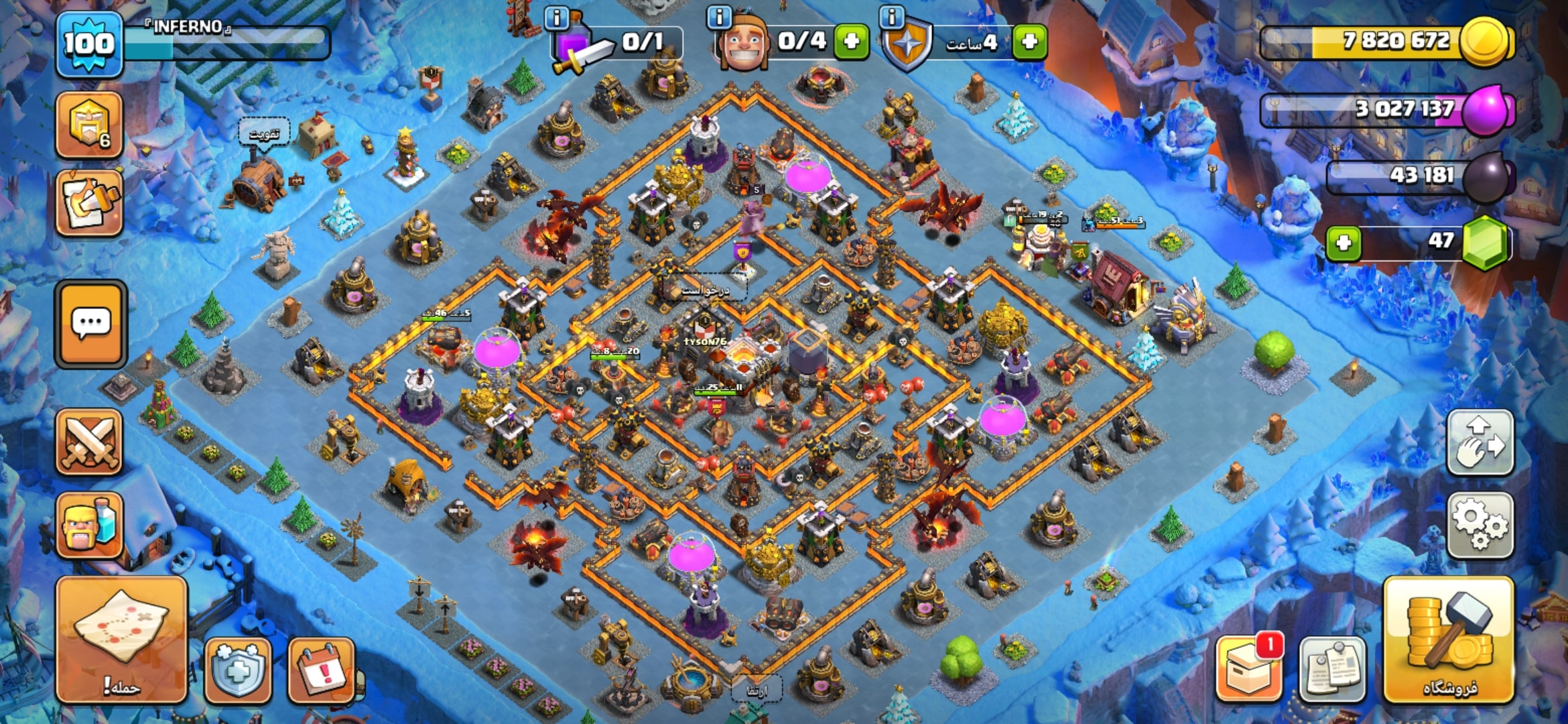This screenshot has height=724, width=1568.
Task: Open the league trophy badge
Action: [89, 125]
